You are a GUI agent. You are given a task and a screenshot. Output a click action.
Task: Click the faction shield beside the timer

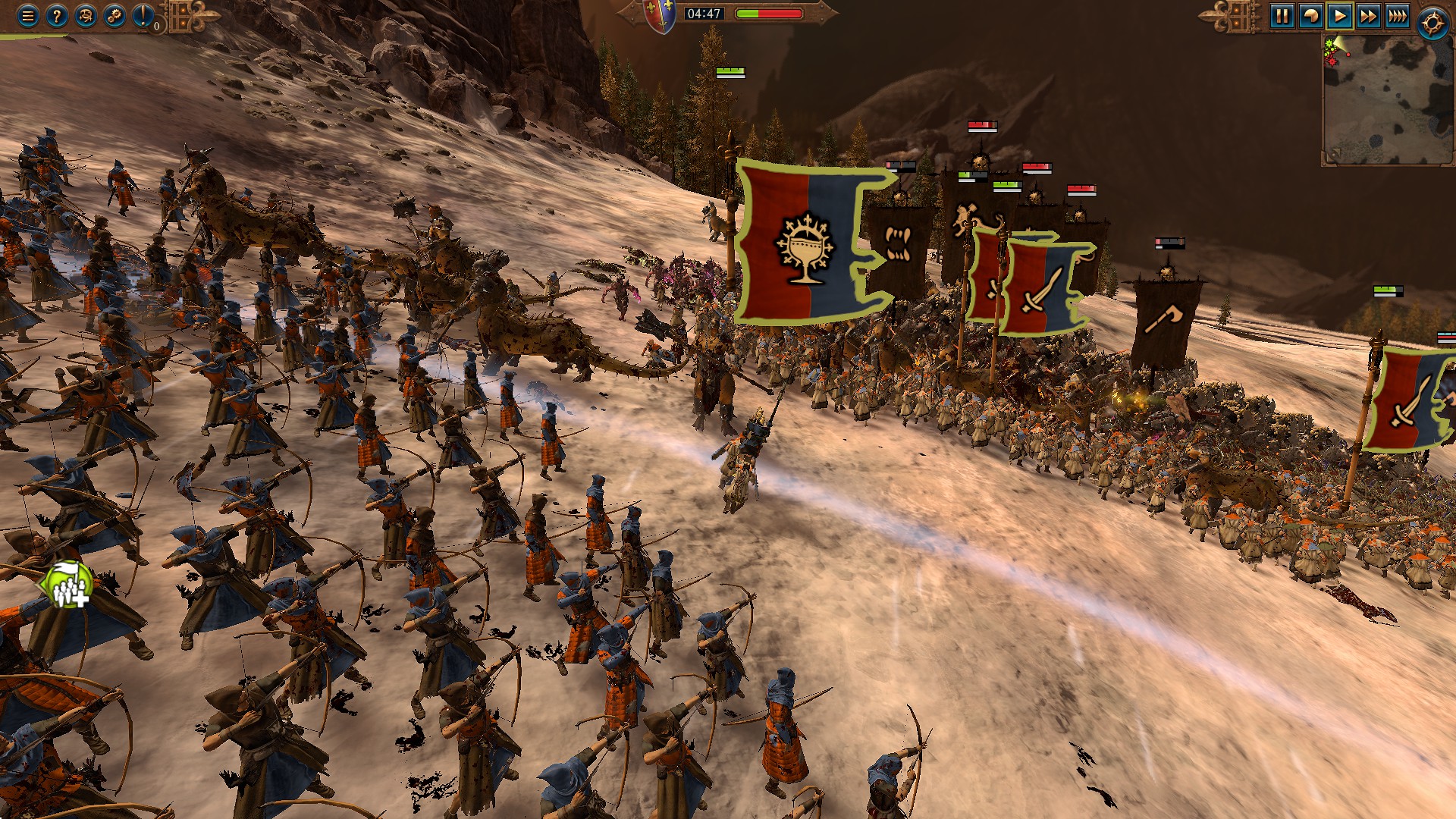click(659, 15)
